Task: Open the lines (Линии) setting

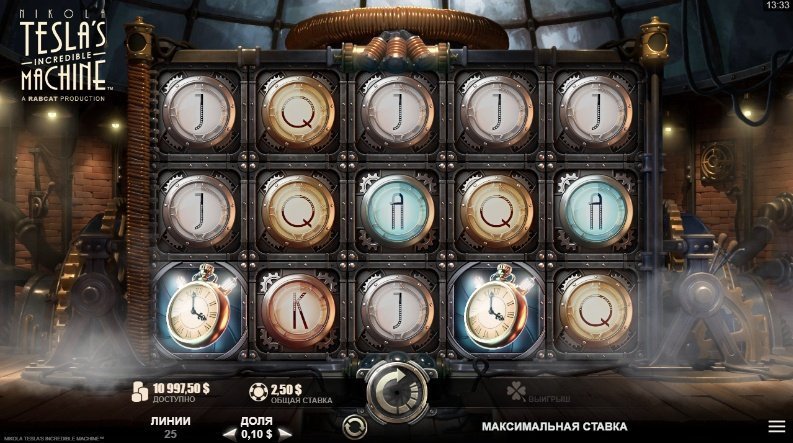Action: coord(170,427)
